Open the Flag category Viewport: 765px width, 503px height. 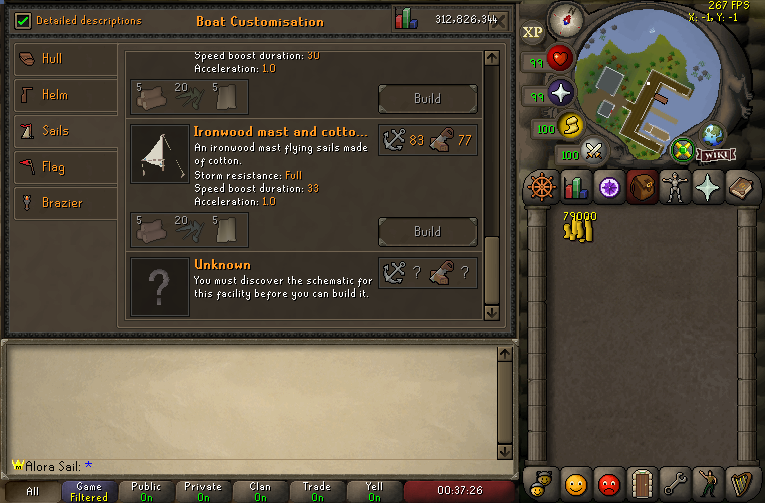point(65,167)
